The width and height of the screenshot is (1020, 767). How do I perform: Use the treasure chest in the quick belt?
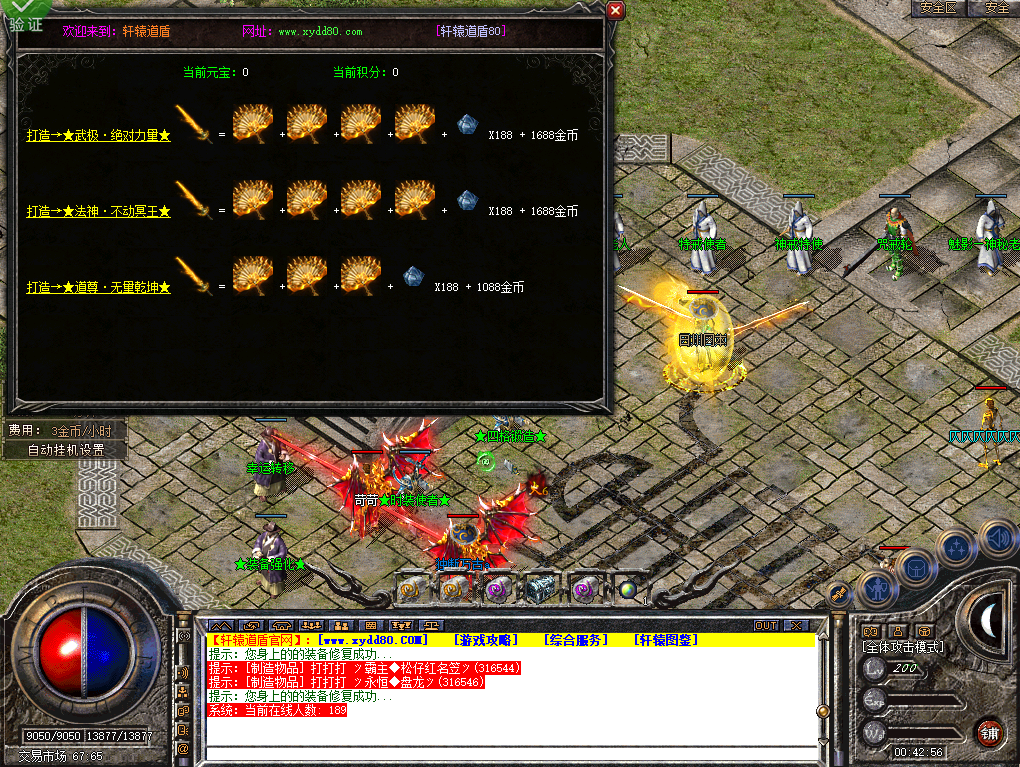point(541,588)
